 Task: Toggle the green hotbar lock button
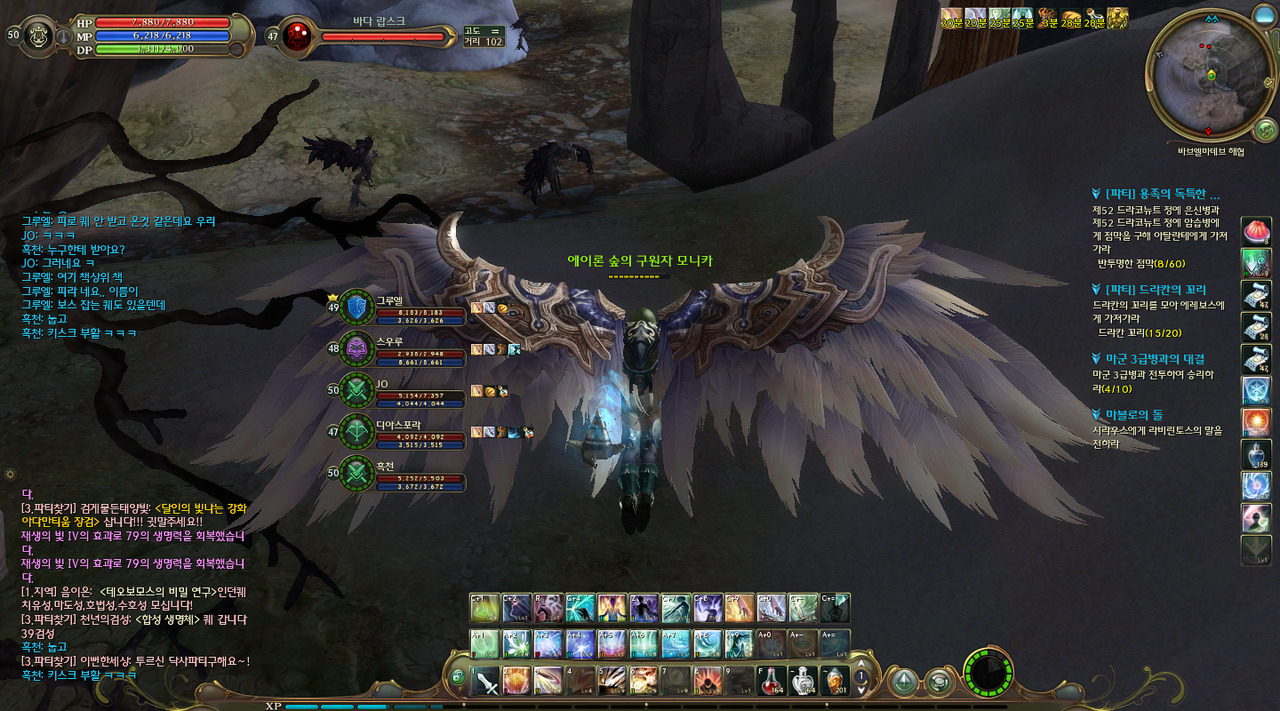(458, 677)
